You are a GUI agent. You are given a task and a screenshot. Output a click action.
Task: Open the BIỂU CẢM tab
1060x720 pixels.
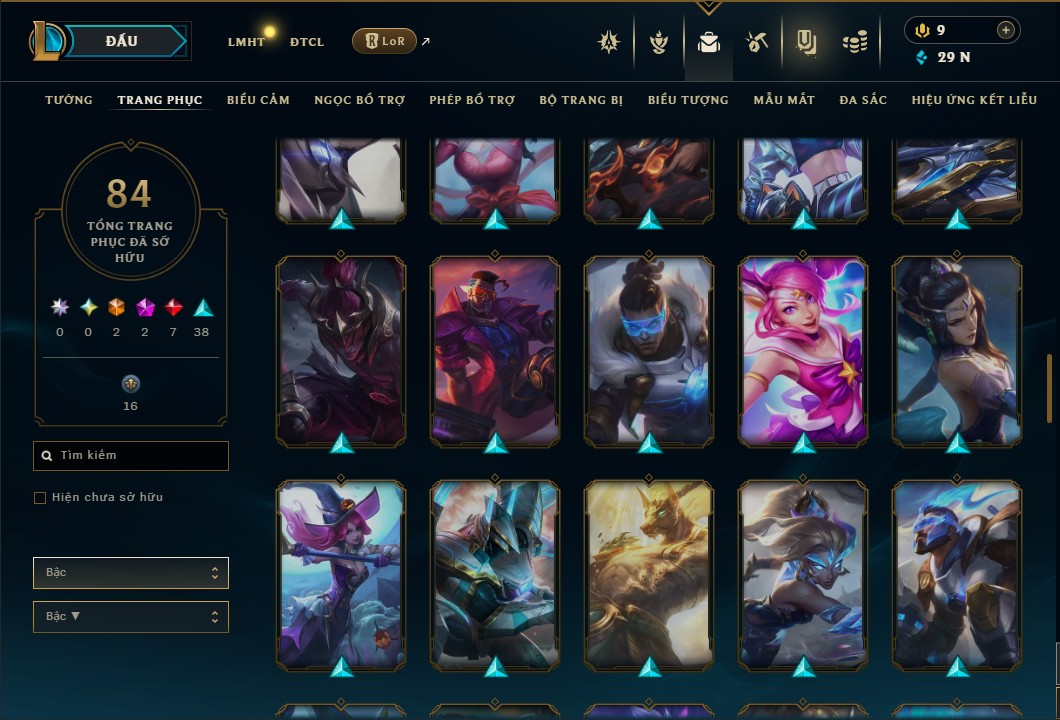[258, 100]
